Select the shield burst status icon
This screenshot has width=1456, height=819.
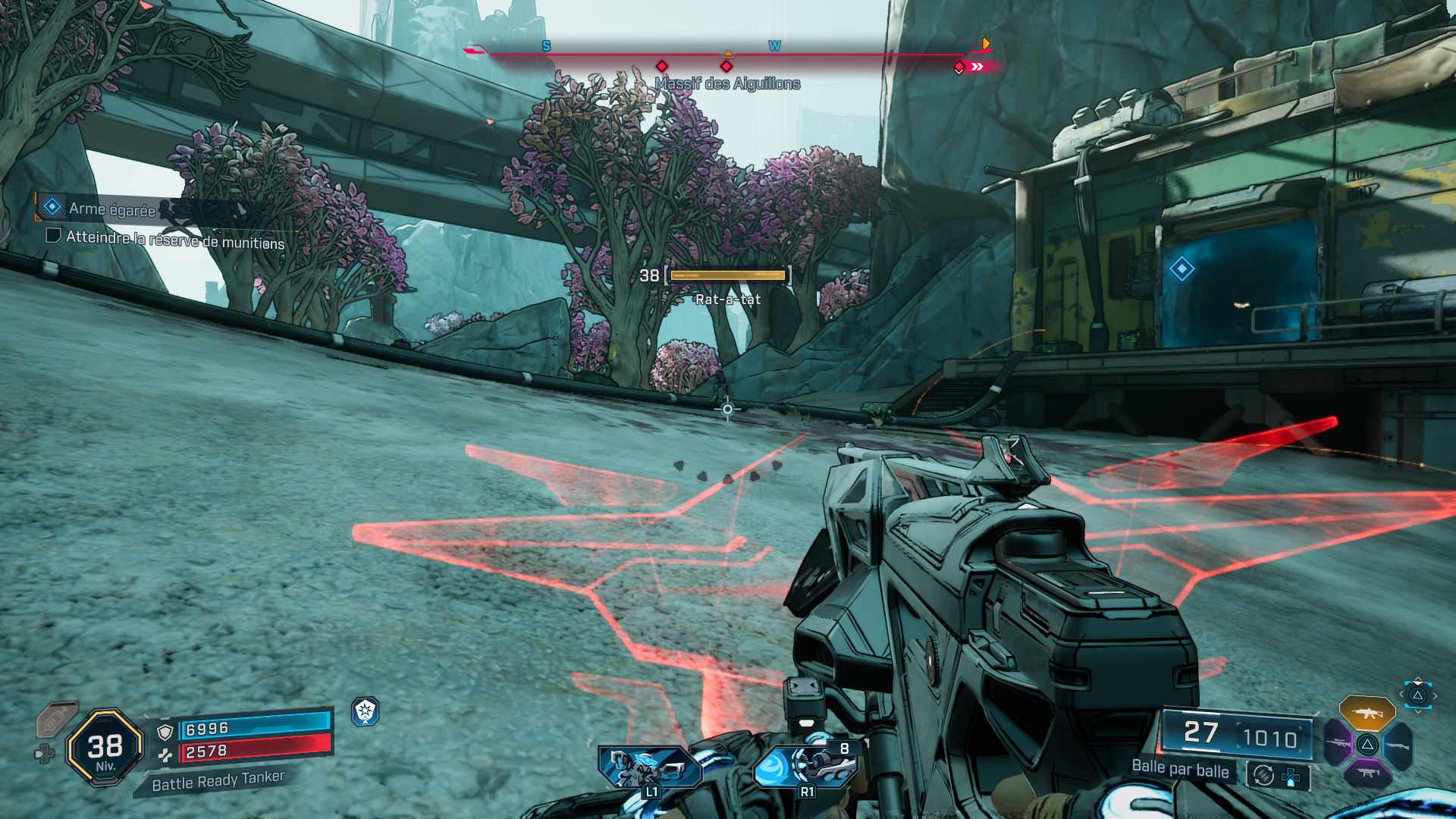click(366, 711)
